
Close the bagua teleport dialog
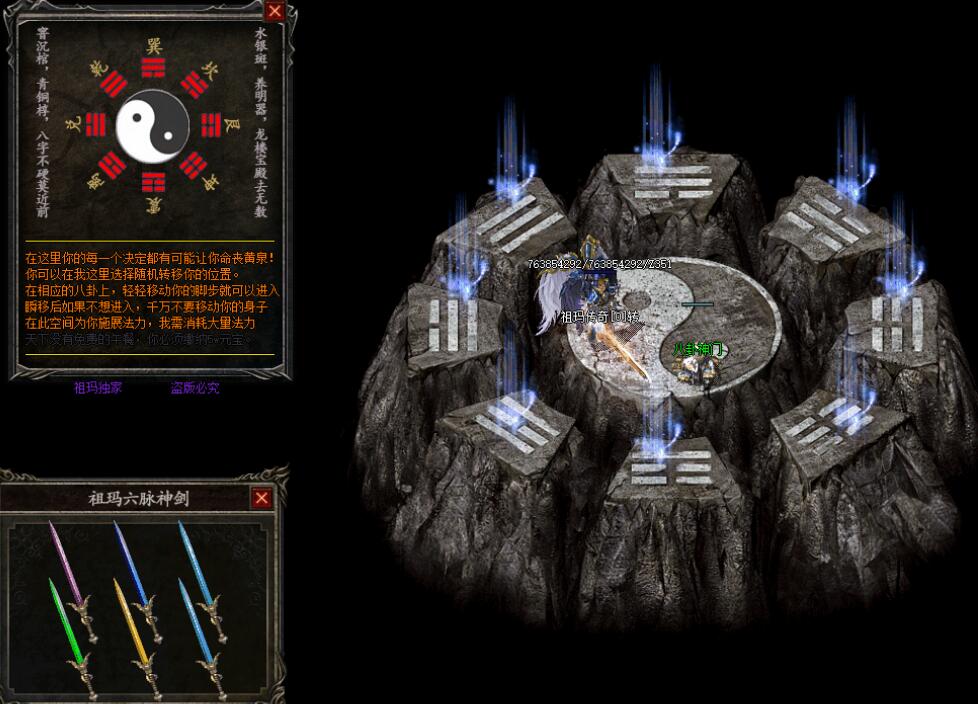(274, 11)
